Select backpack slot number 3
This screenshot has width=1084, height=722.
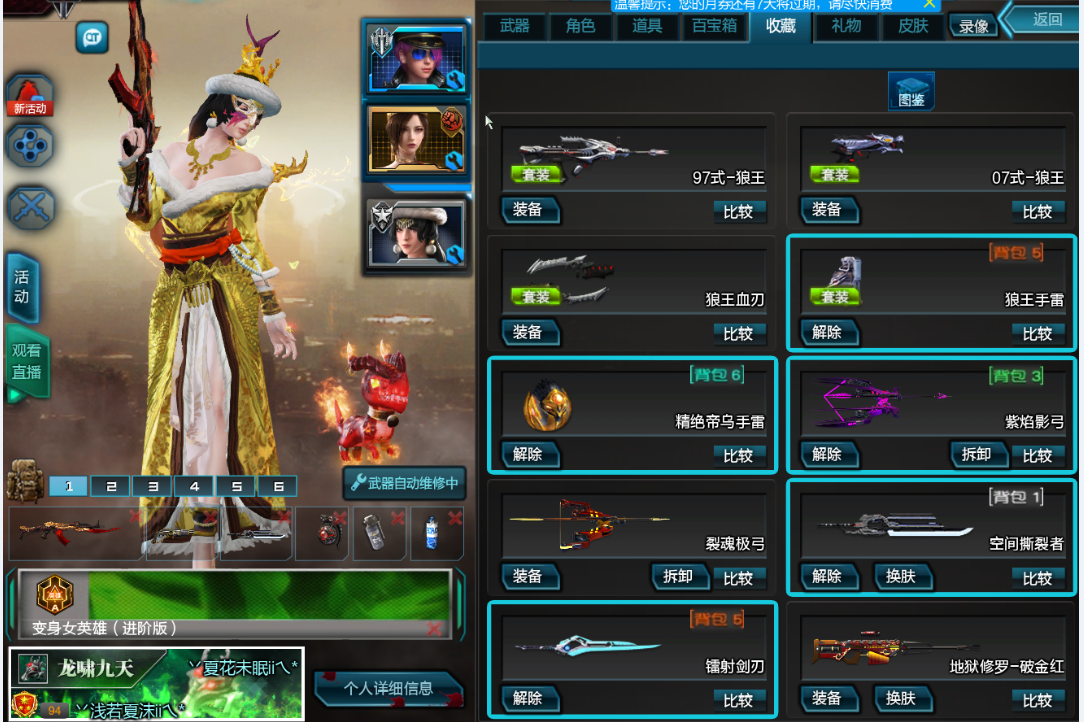pos(153,487)
